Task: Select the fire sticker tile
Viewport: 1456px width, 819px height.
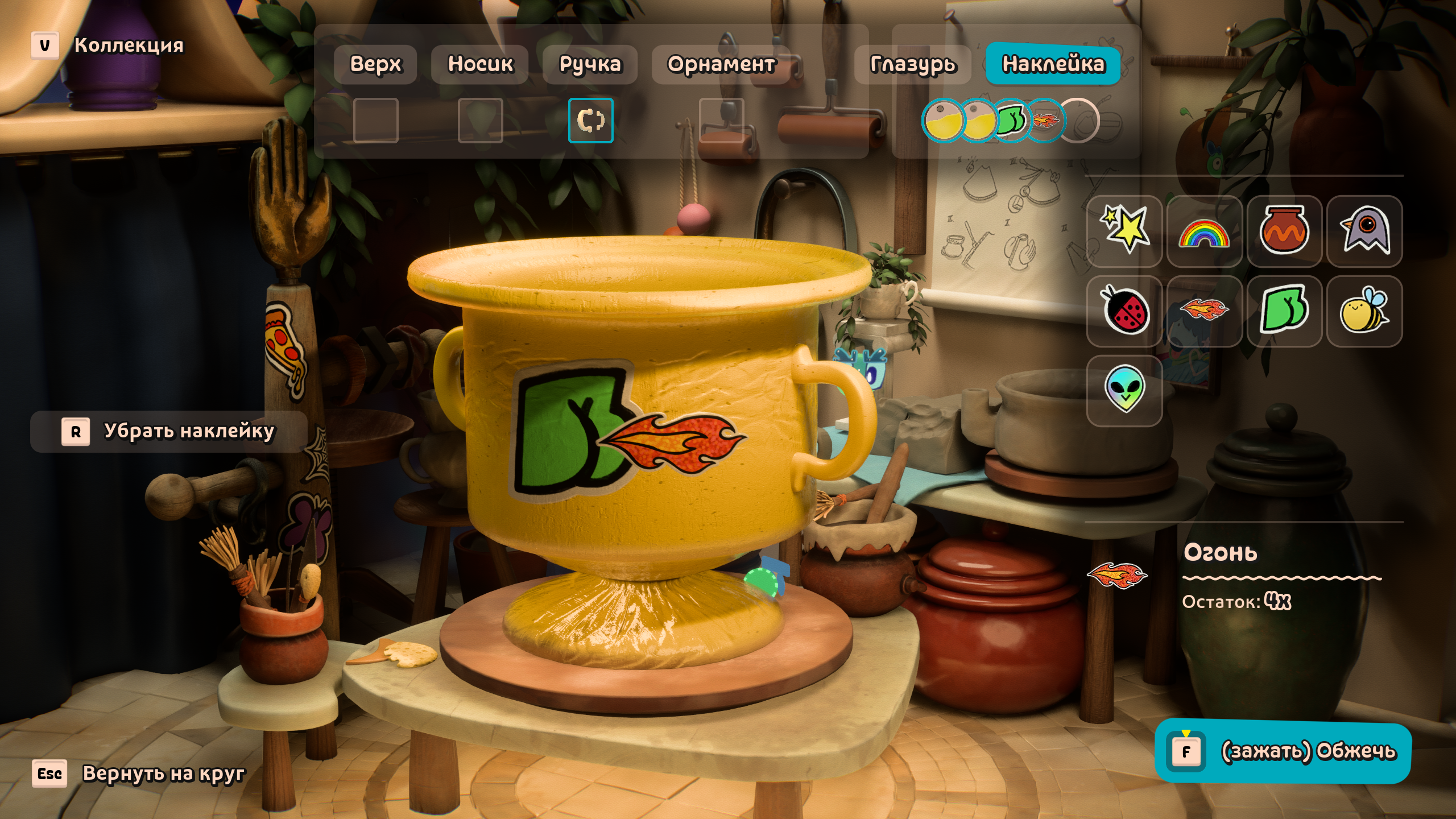Action: pyautogui.click(x=1204, y=311)
